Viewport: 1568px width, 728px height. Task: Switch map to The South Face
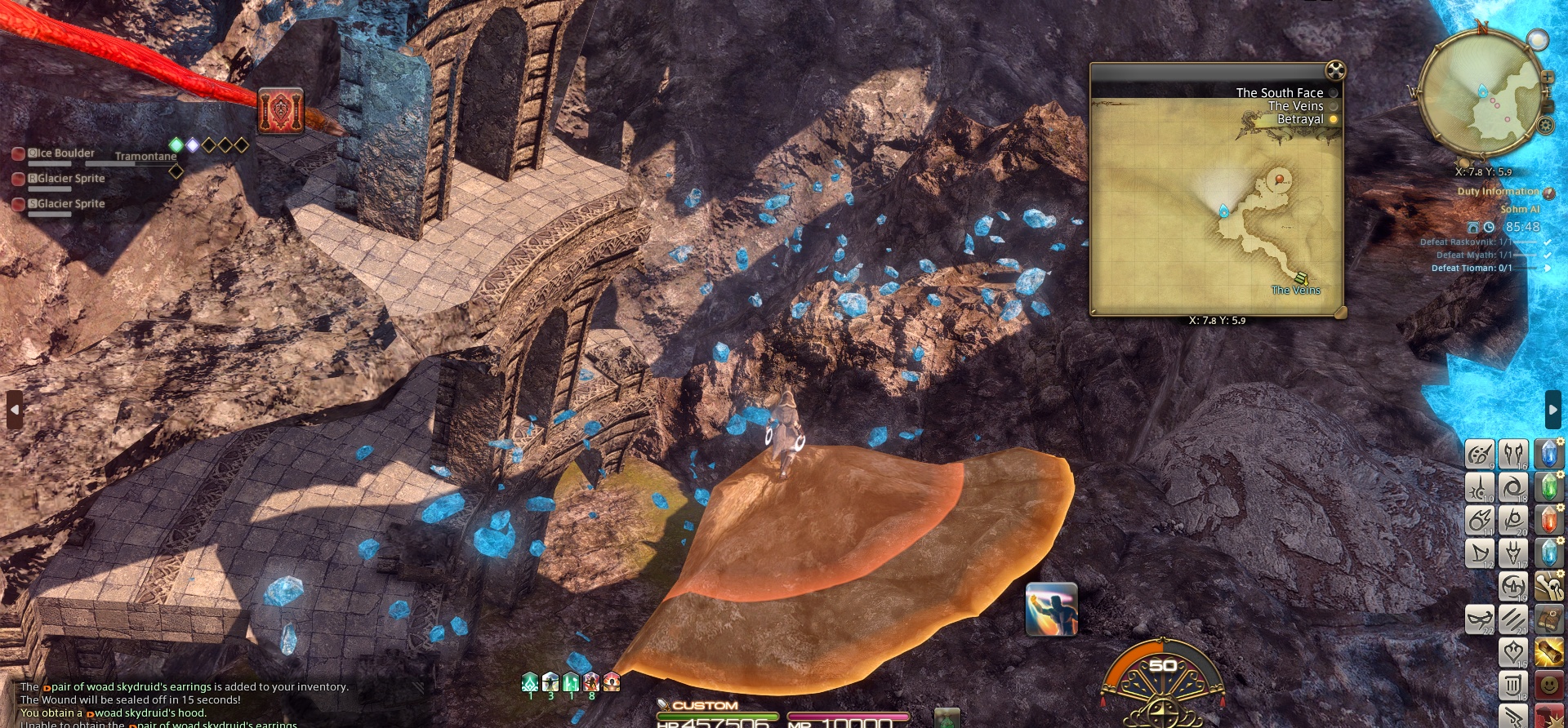tap(1279, 93)
